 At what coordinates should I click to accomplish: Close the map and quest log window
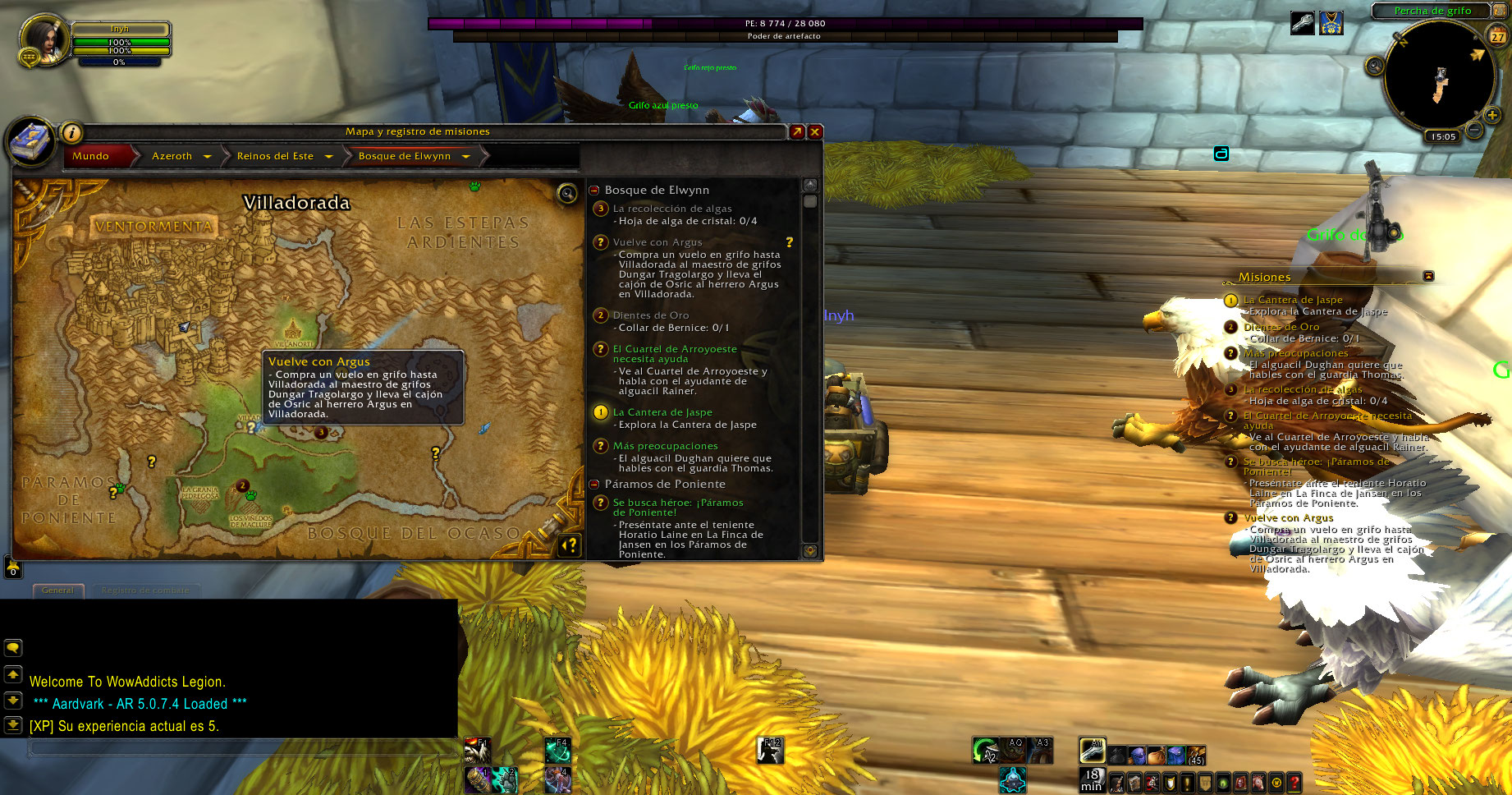[815, 131]
